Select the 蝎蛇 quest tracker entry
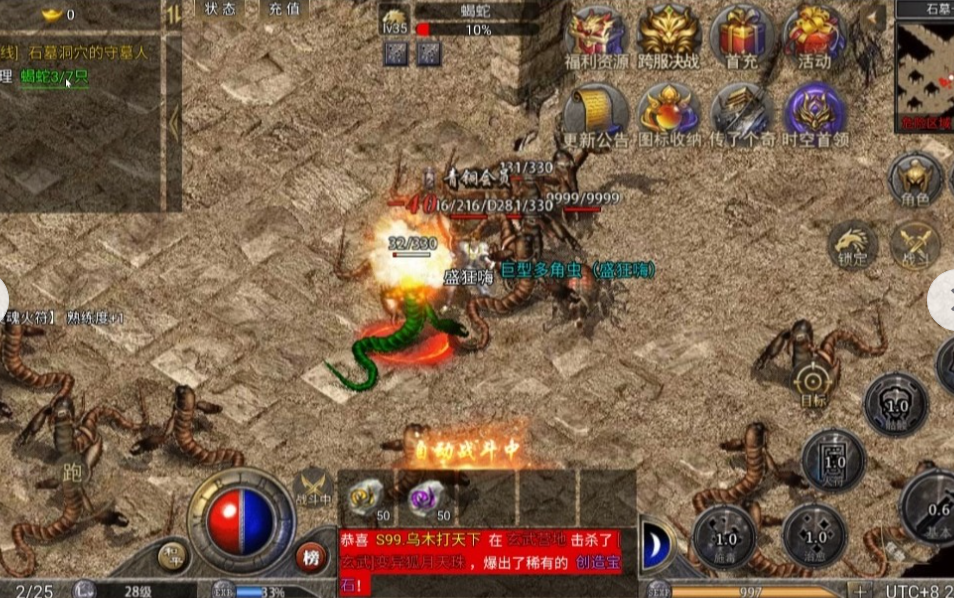Image resolution: width=954 pixels, height=598 pixels. coord(54,76)
